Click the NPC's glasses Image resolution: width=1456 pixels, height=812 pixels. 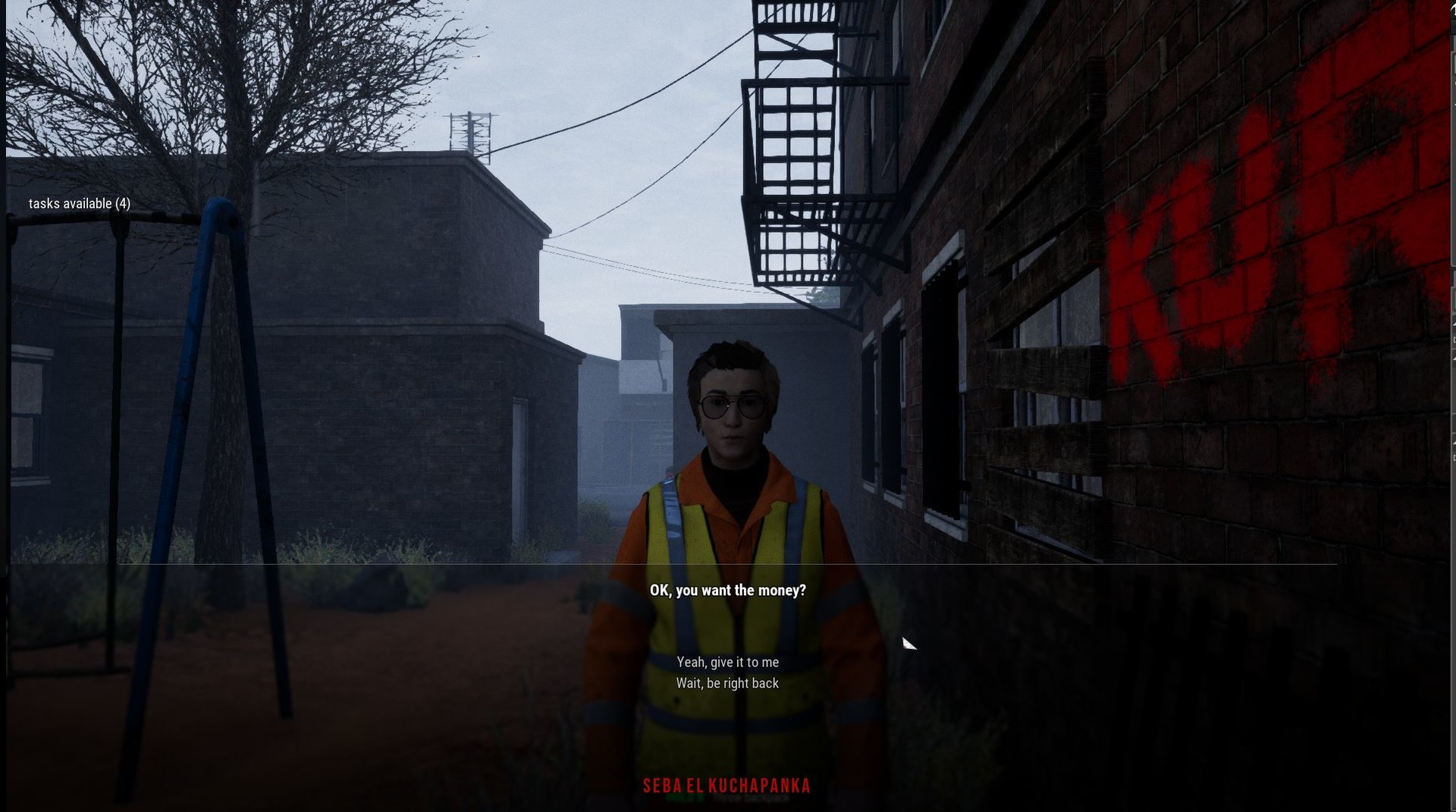(733, 408)
